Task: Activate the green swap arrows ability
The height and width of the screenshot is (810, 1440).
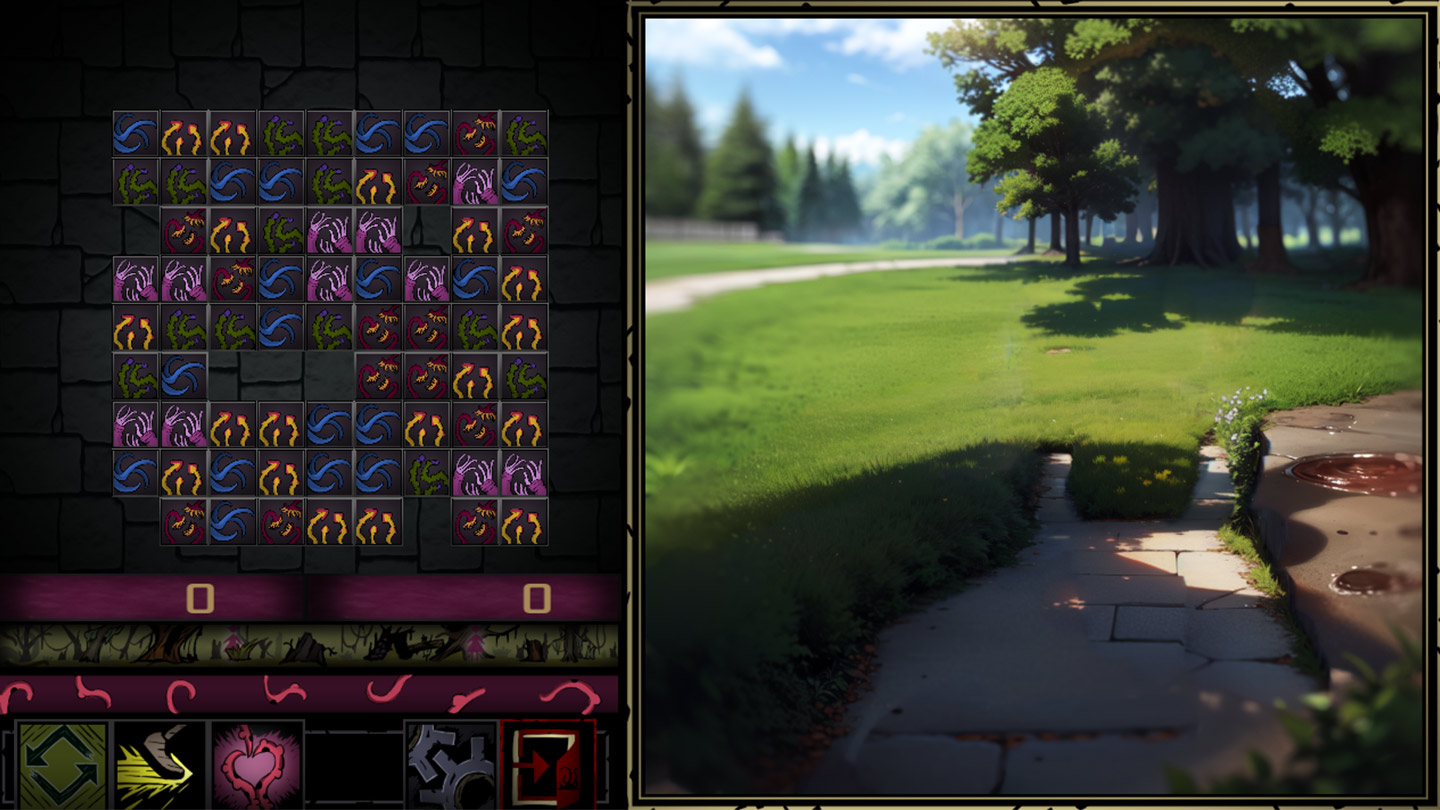Action: click(62, 765)
